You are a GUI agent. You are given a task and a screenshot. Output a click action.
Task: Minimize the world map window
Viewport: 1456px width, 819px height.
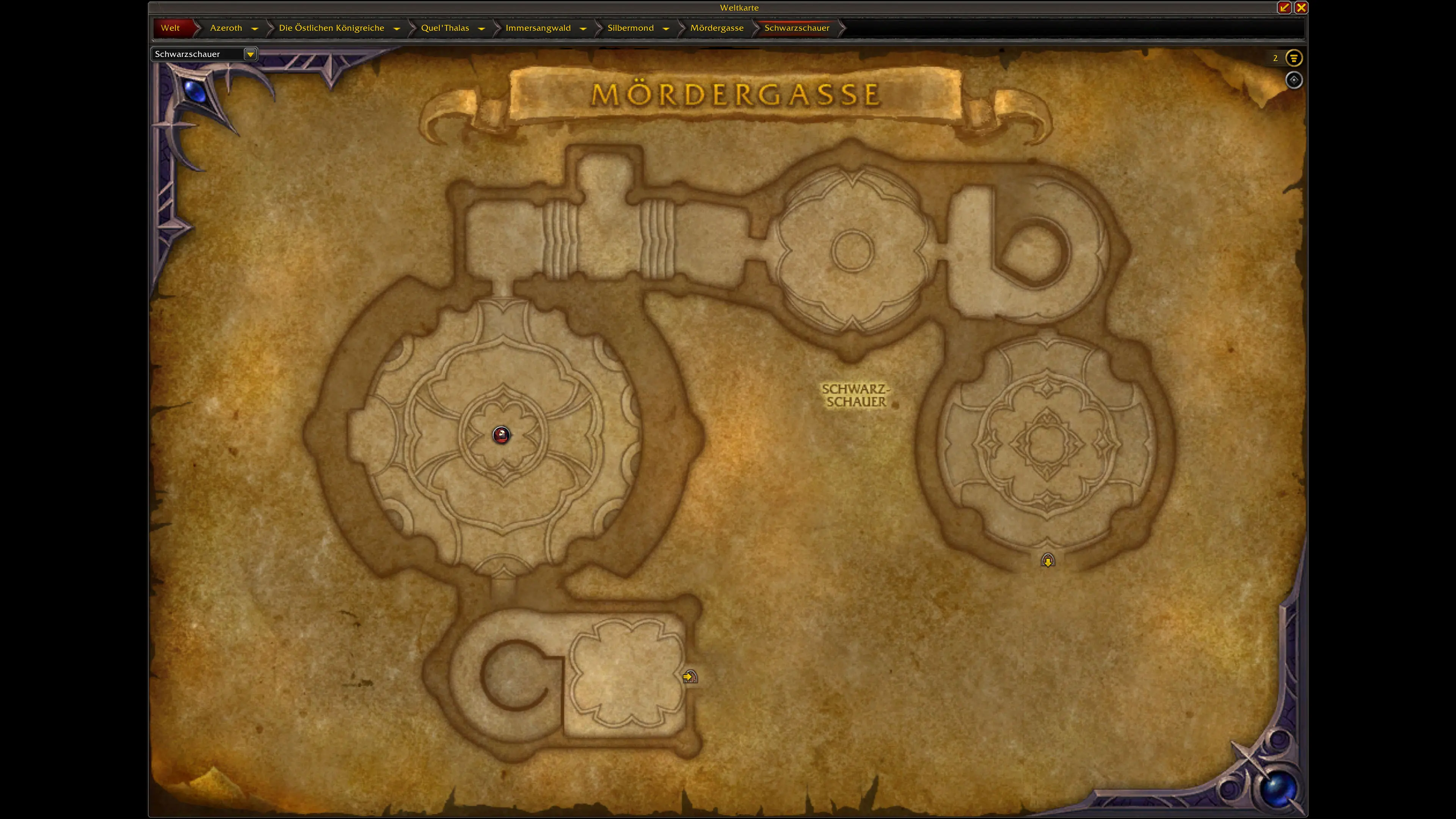[1284, 7]
